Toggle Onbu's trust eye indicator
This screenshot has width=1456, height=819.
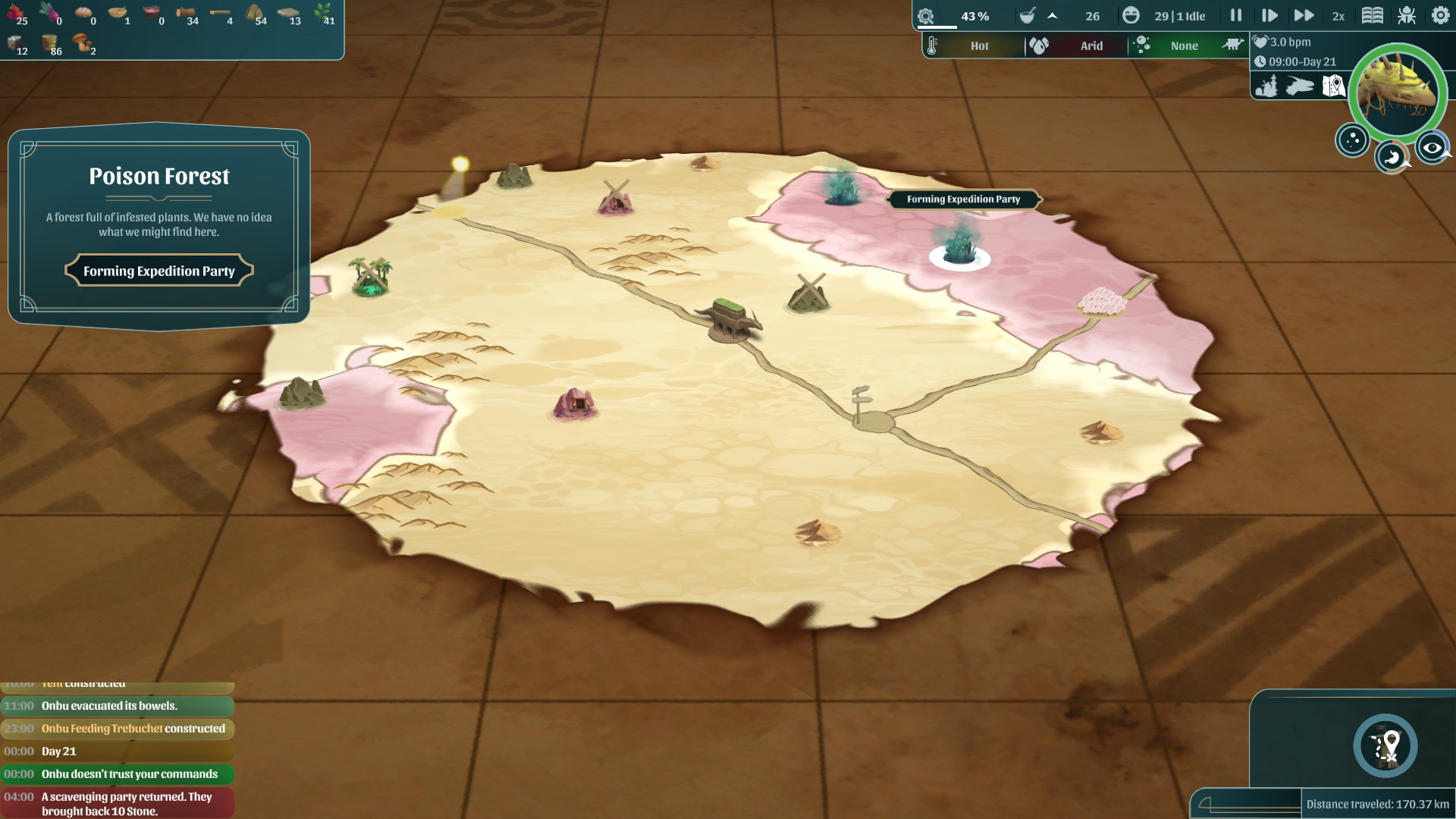[1433, 149]
